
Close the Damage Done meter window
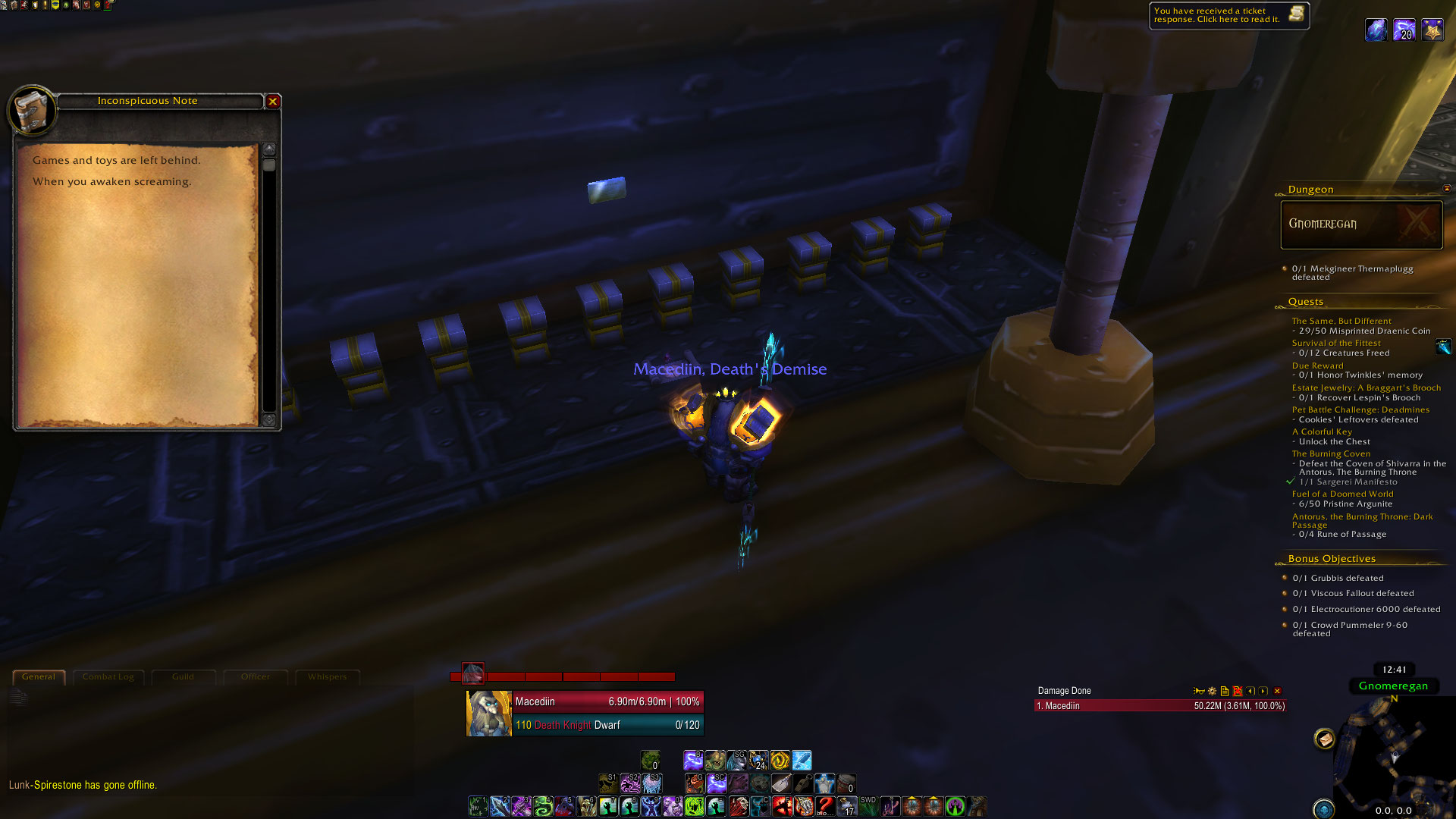1277,692
